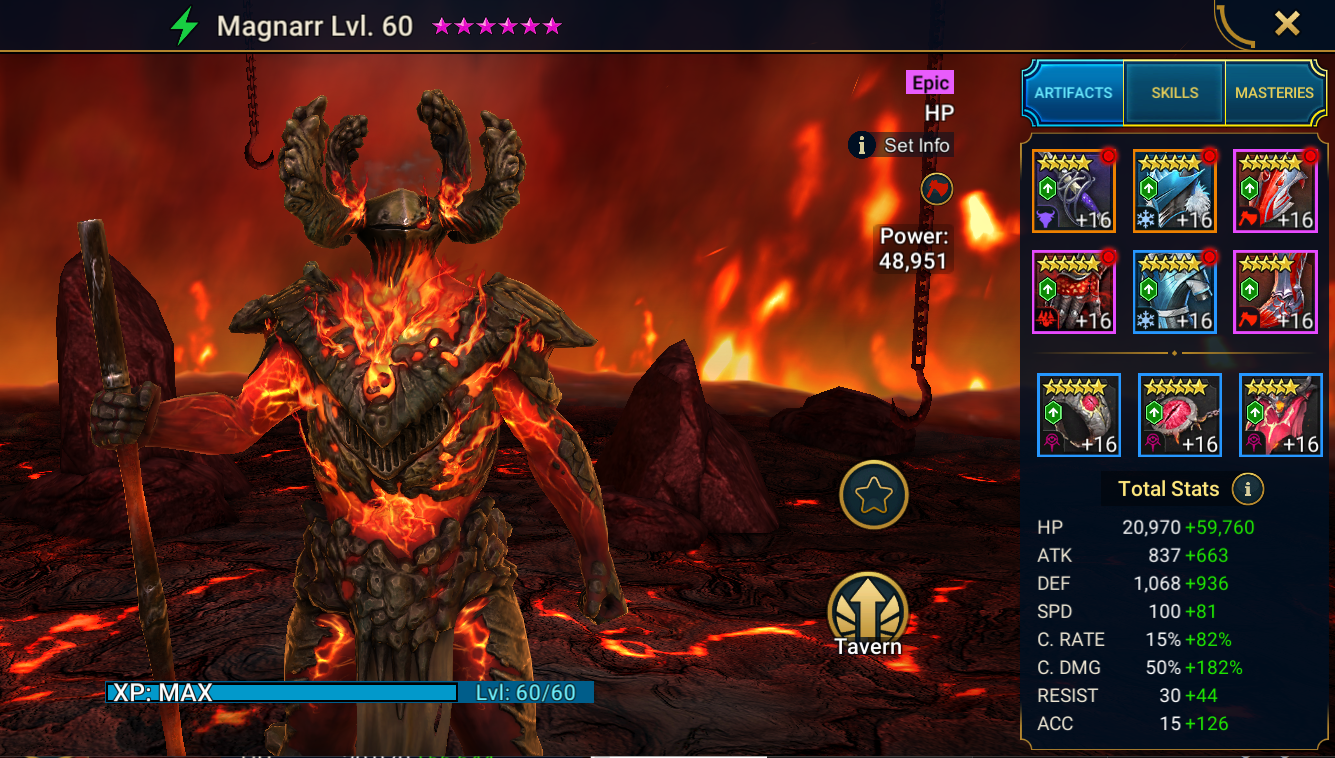This screenshot has width=1335, height=758.
Task: Inspect the amulet accessory
Action: 1179,415
